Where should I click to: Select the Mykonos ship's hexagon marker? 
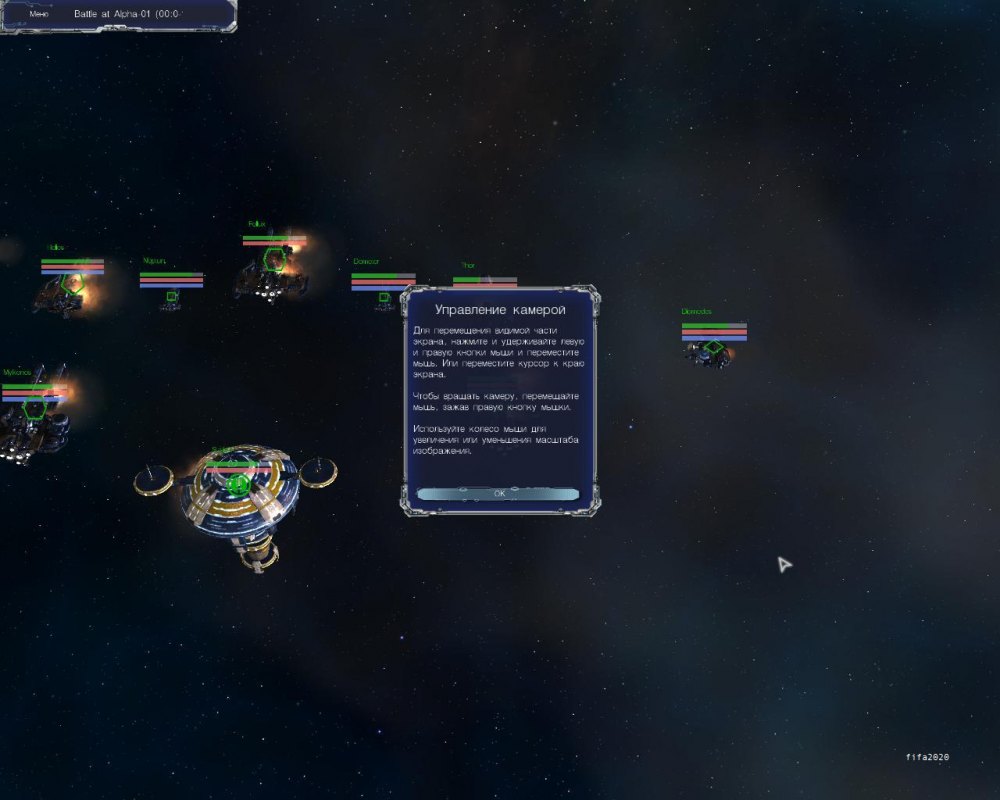point(35,408)
